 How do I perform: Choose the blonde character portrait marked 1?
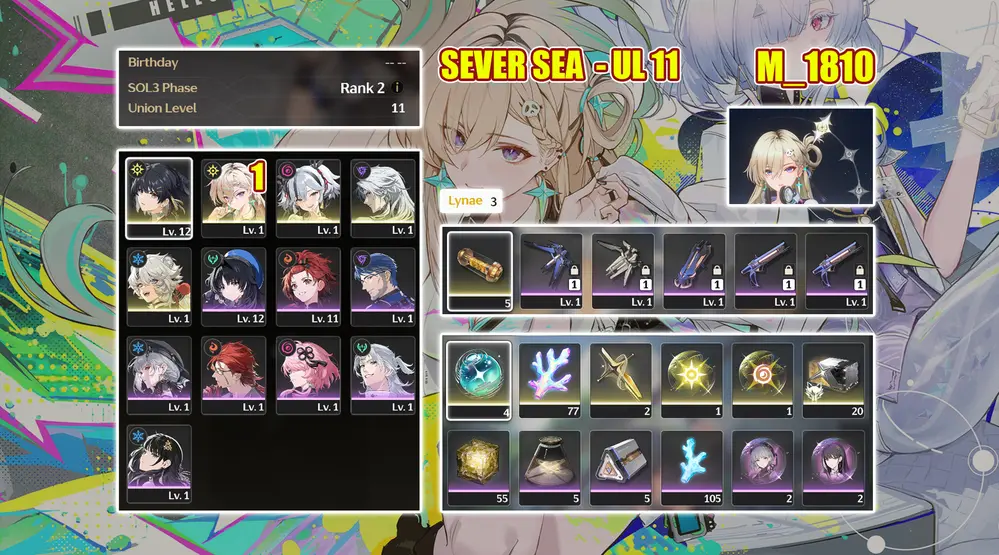[234, 197]
